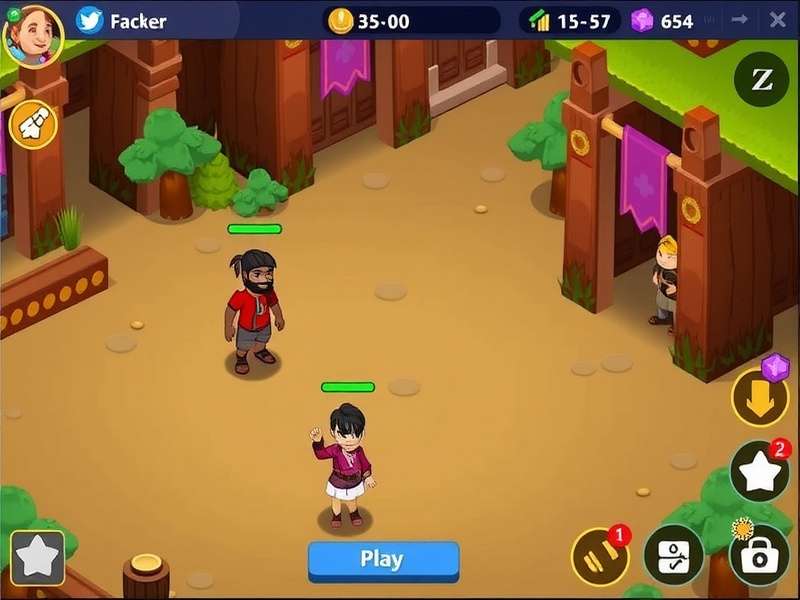
Task: Activate the round Z button
Action: click(761, 80)
